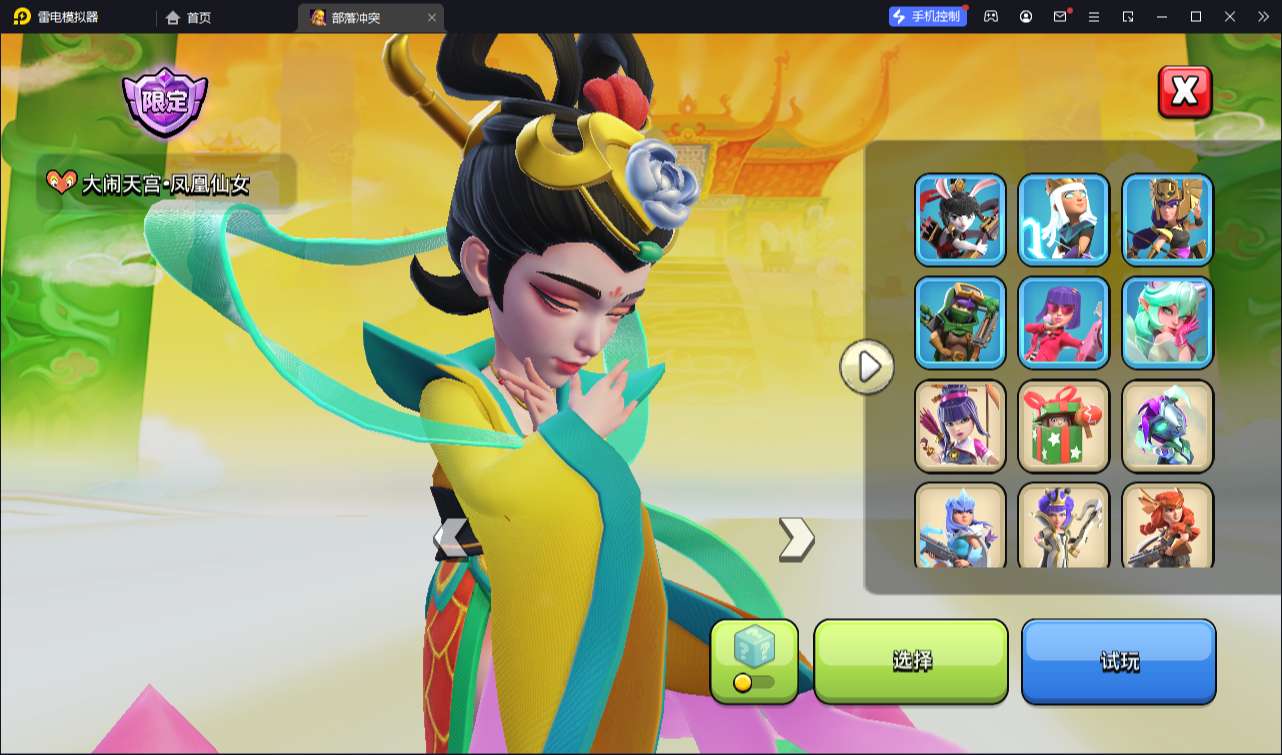
Task: Rotate the character with the right chevron arrow
Action: point(796,539)
